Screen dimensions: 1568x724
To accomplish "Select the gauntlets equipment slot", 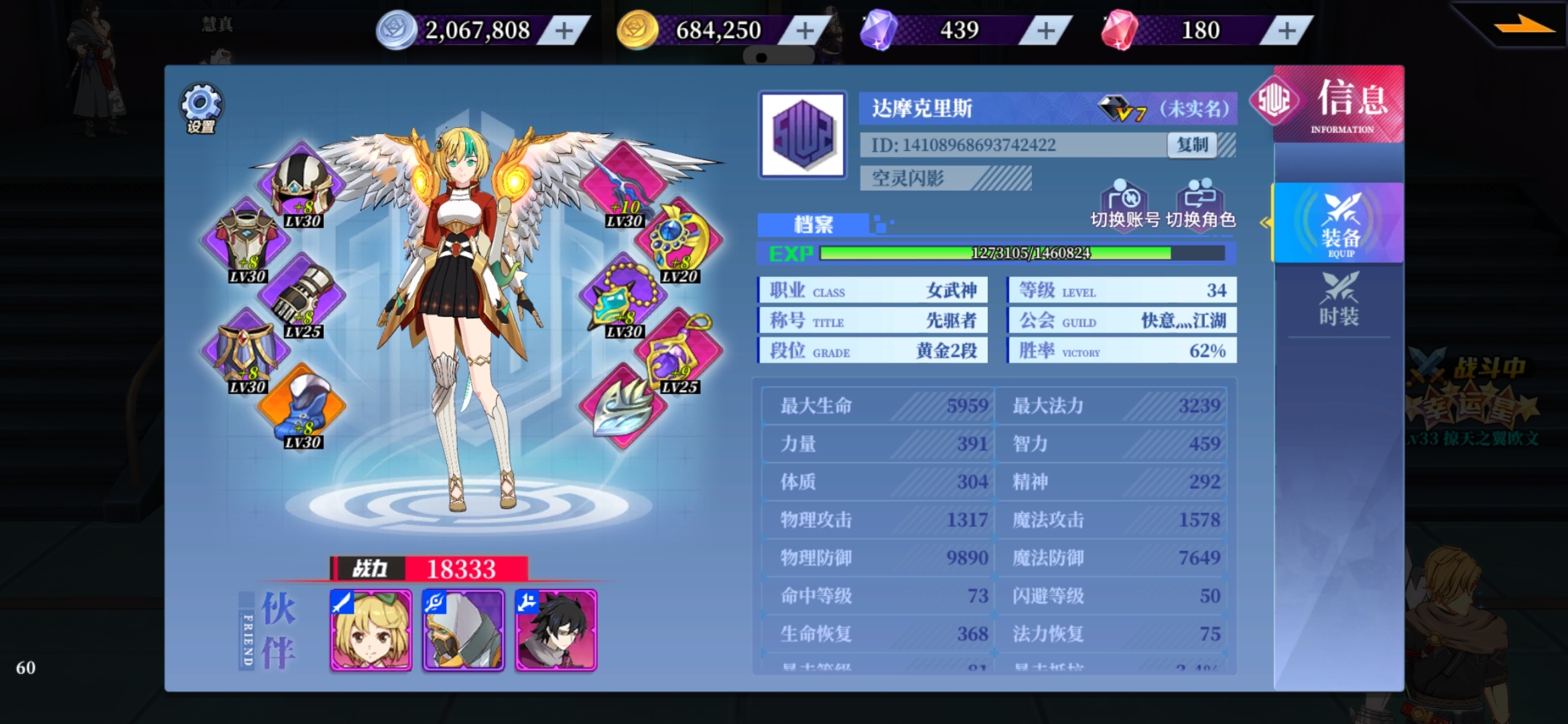I will [302, 296].
